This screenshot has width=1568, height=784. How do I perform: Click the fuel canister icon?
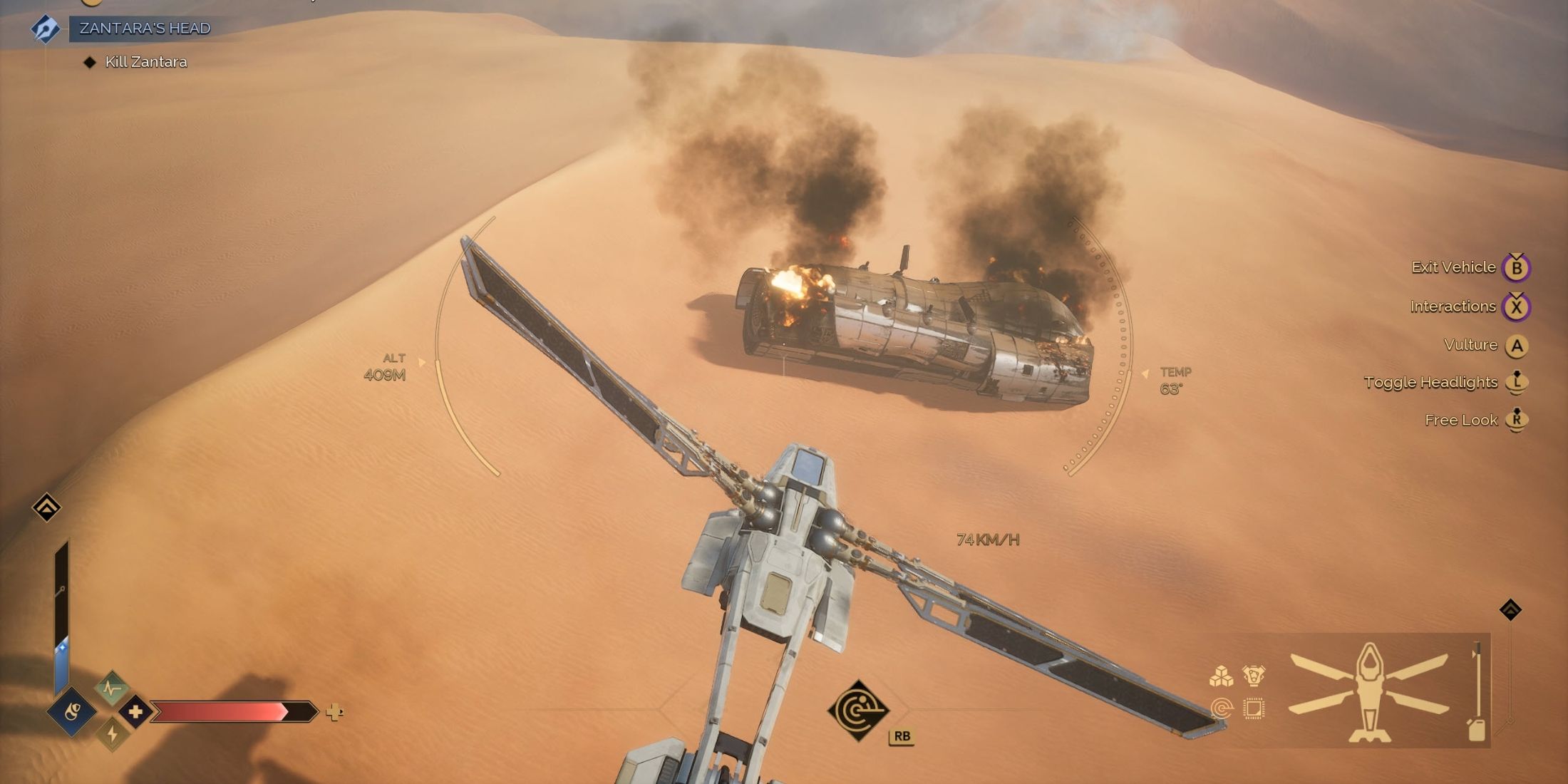coord(1476,729)
